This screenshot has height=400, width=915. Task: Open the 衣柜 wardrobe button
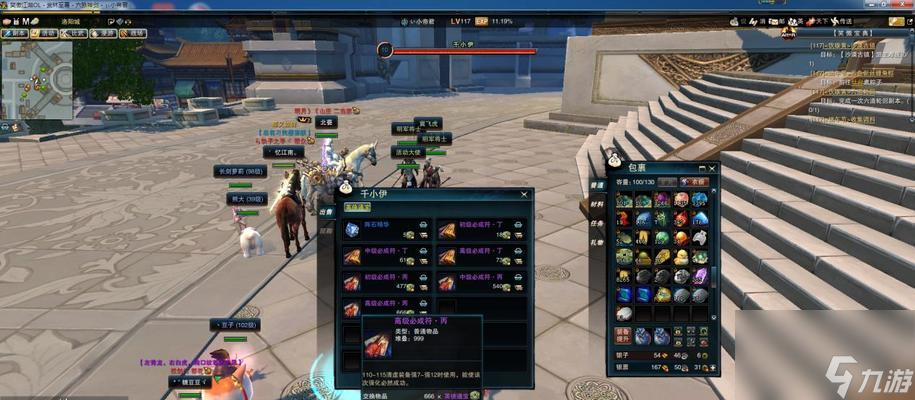pos(694,182)
